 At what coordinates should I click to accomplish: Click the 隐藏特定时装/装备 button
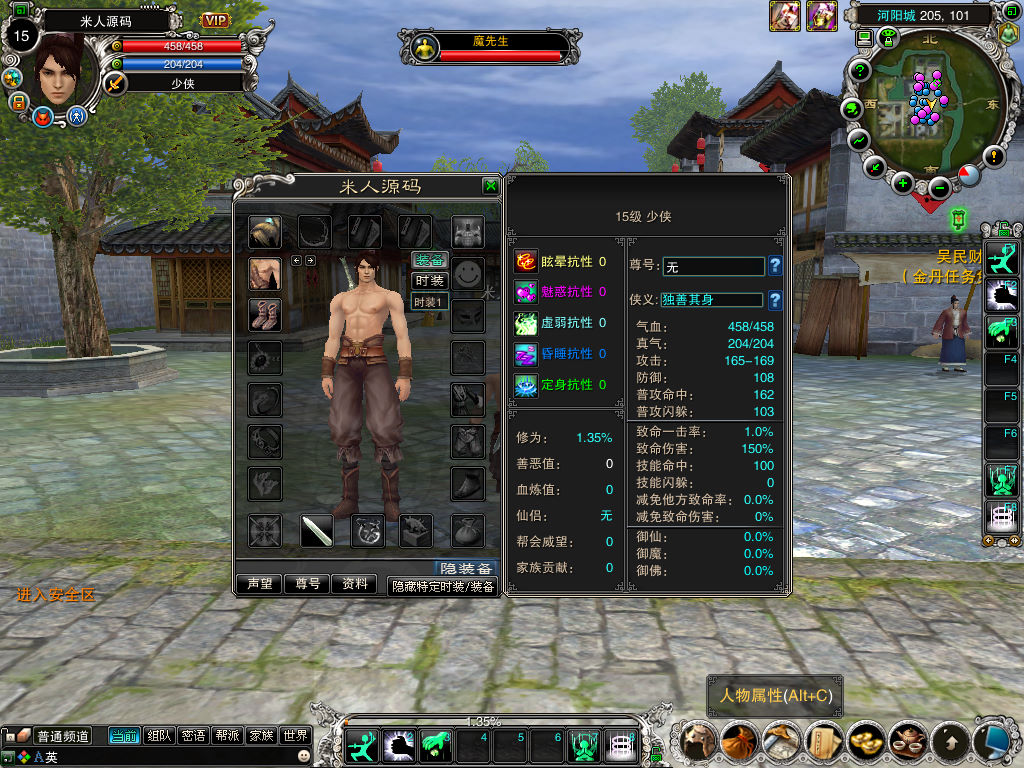click(443, 587)
